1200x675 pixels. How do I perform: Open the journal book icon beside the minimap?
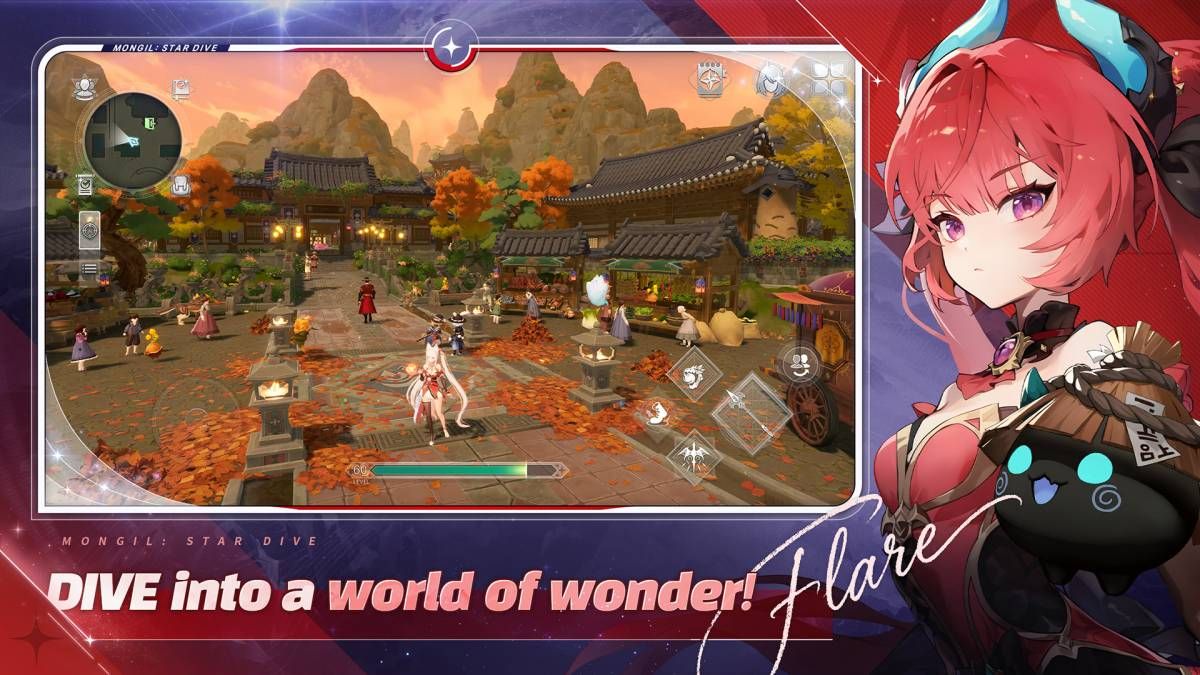pyautogui.click(x=181, y=90)
